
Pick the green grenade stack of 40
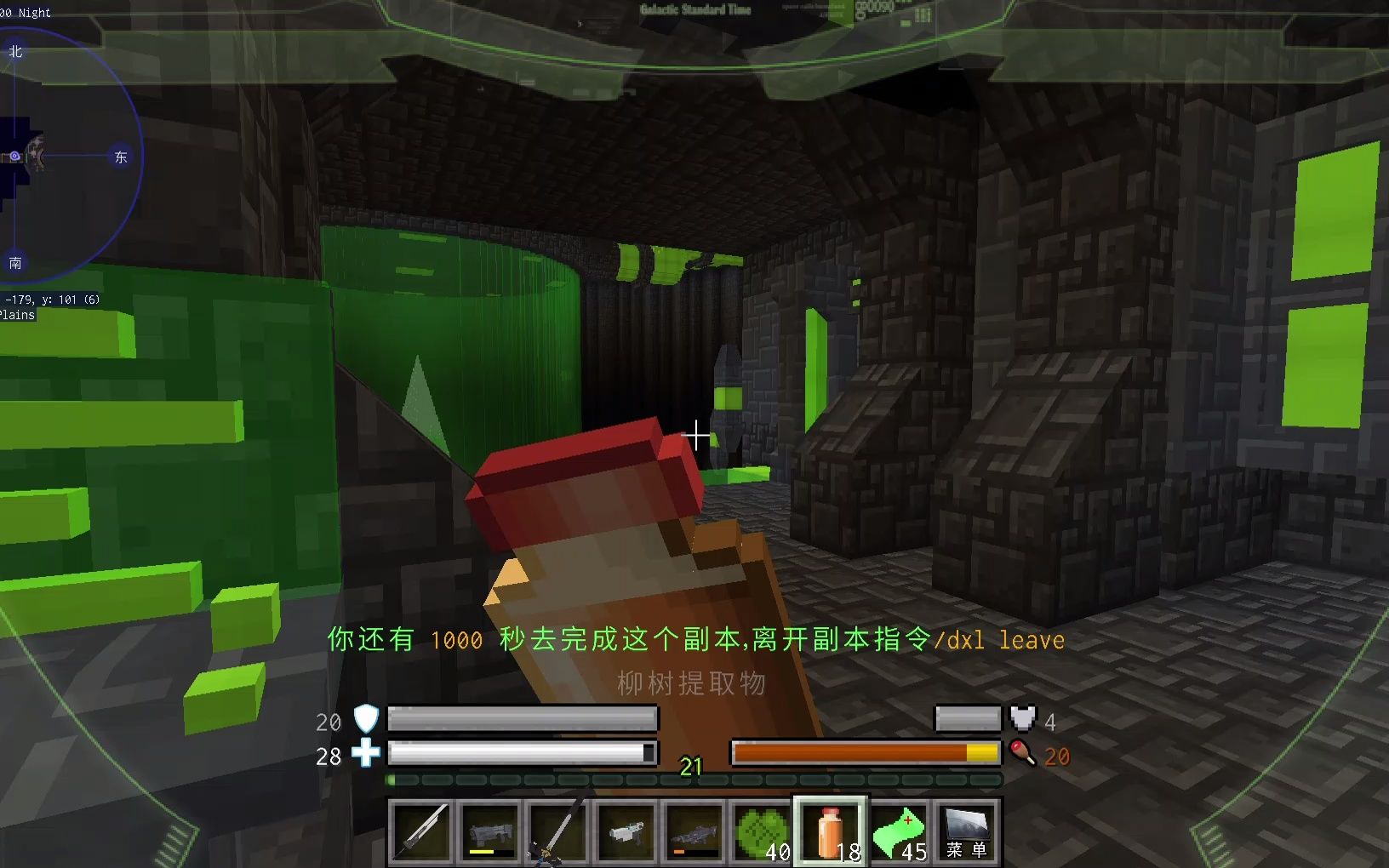[763, 830]
